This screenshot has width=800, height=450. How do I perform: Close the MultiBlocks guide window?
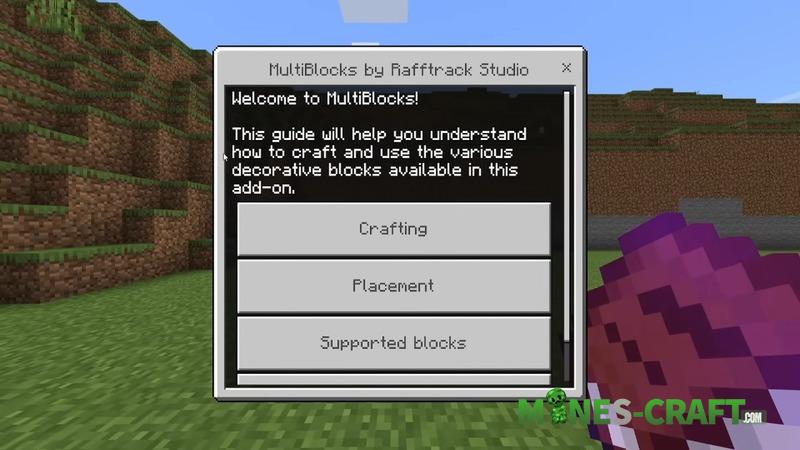point(566,69)
